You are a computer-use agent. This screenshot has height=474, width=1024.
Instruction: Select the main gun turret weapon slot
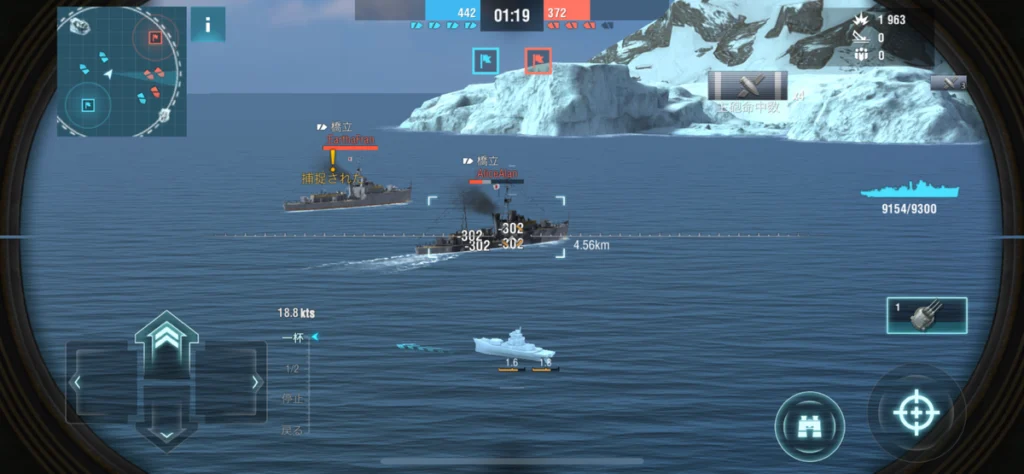point(926,315)
